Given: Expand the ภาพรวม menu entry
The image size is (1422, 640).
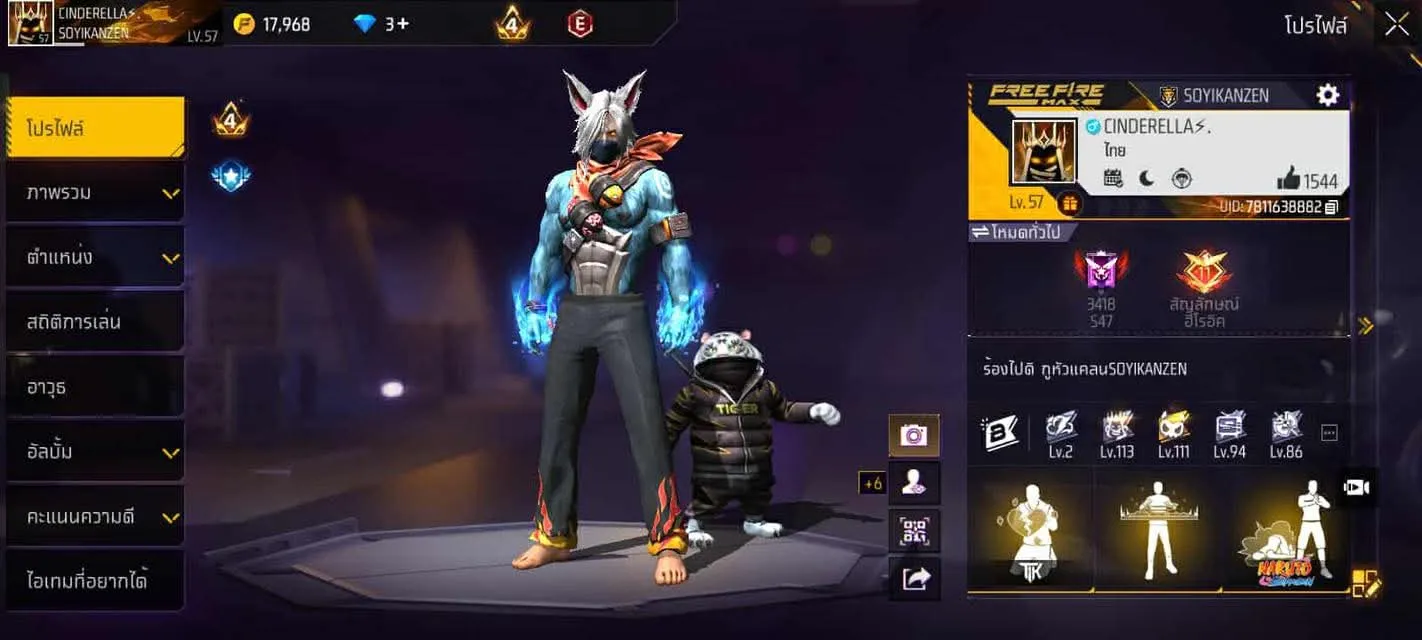Looking at the screenshot, I should (x=95, y=192).
